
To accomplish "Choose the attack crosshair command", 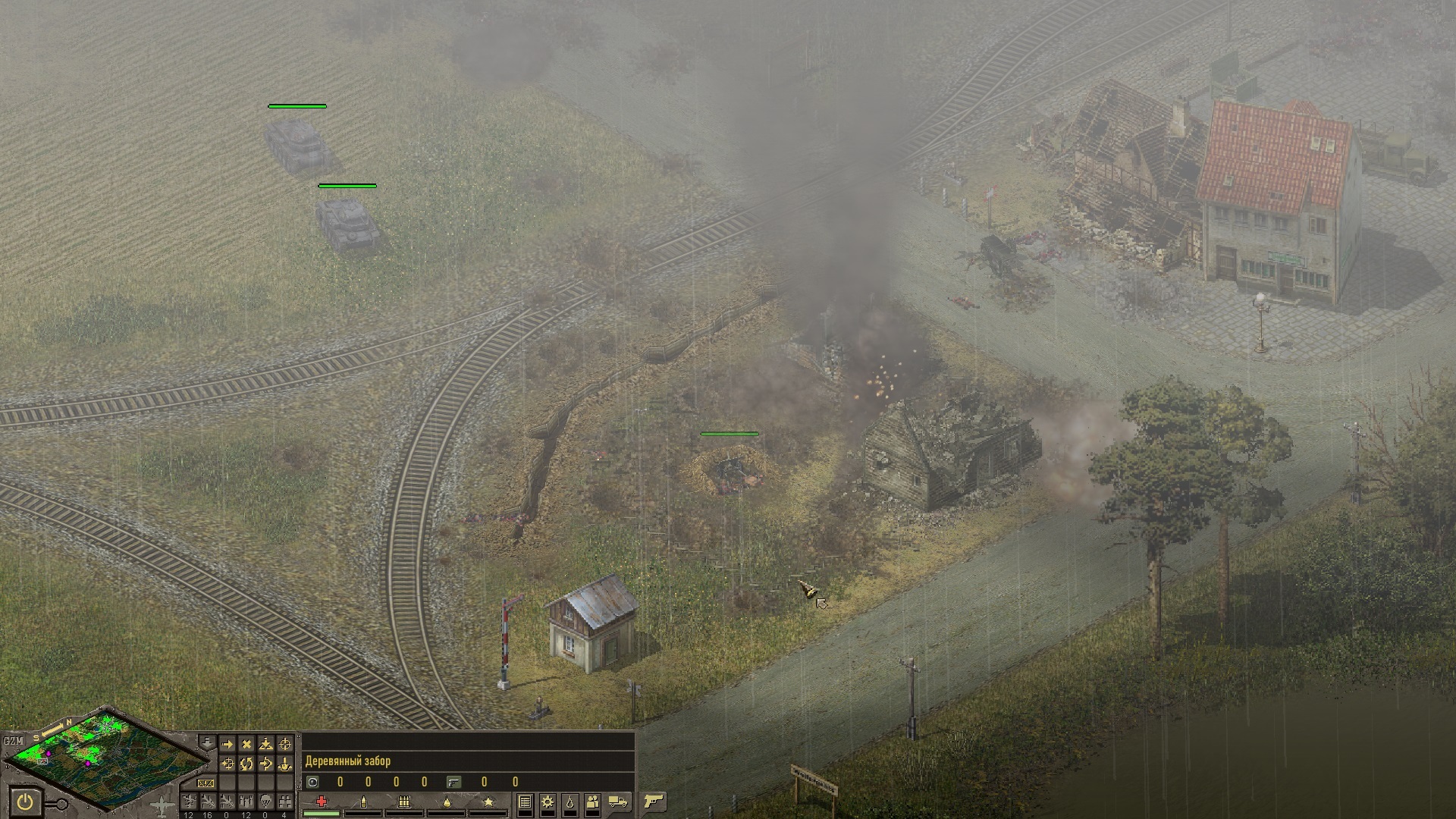I will click(285, 744).
